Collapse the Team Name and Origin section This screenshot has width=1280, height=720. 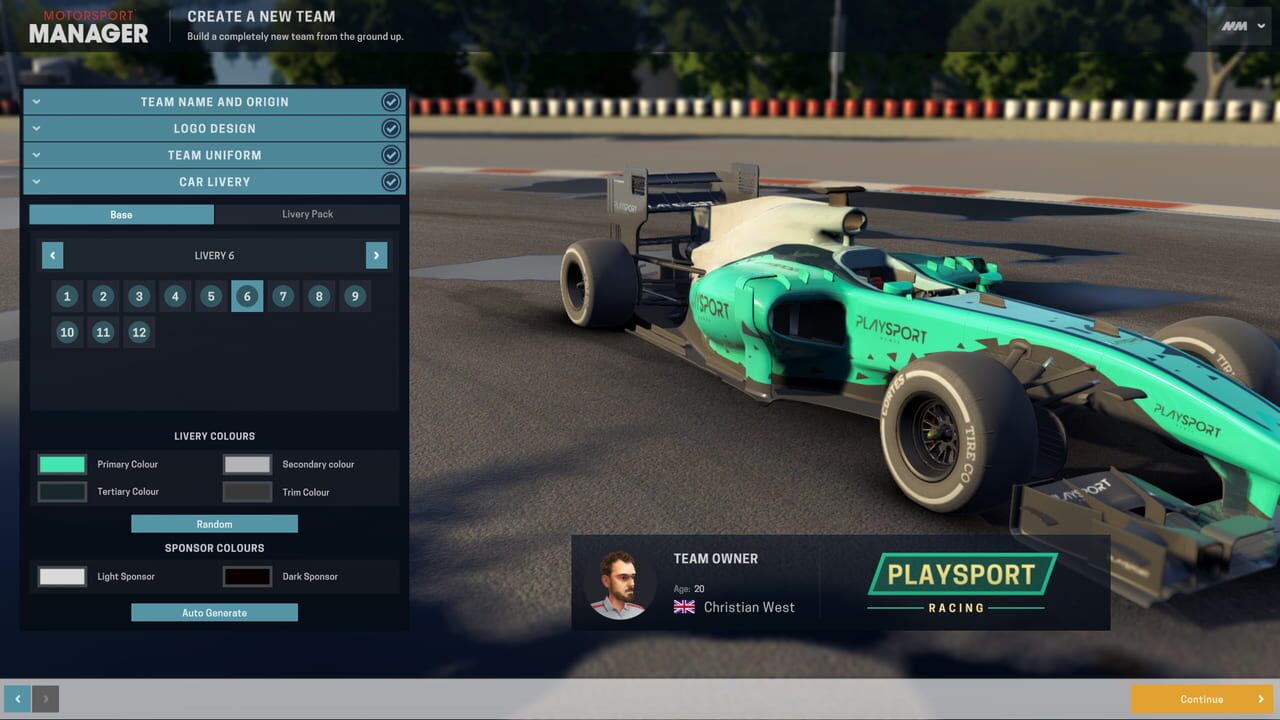[36, 101]
